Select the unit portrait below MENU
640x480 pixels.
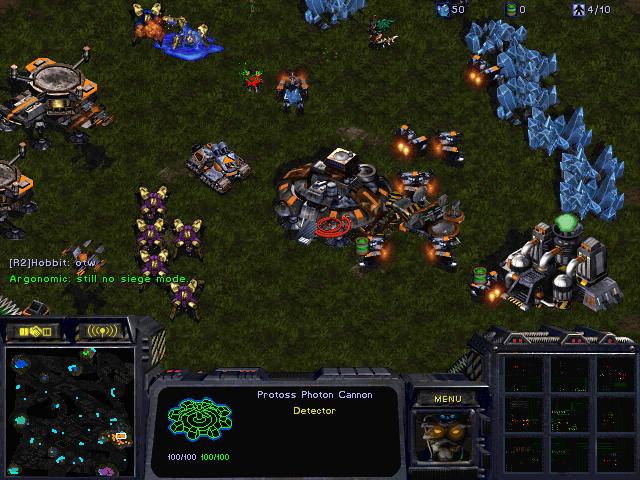(446, 437)
